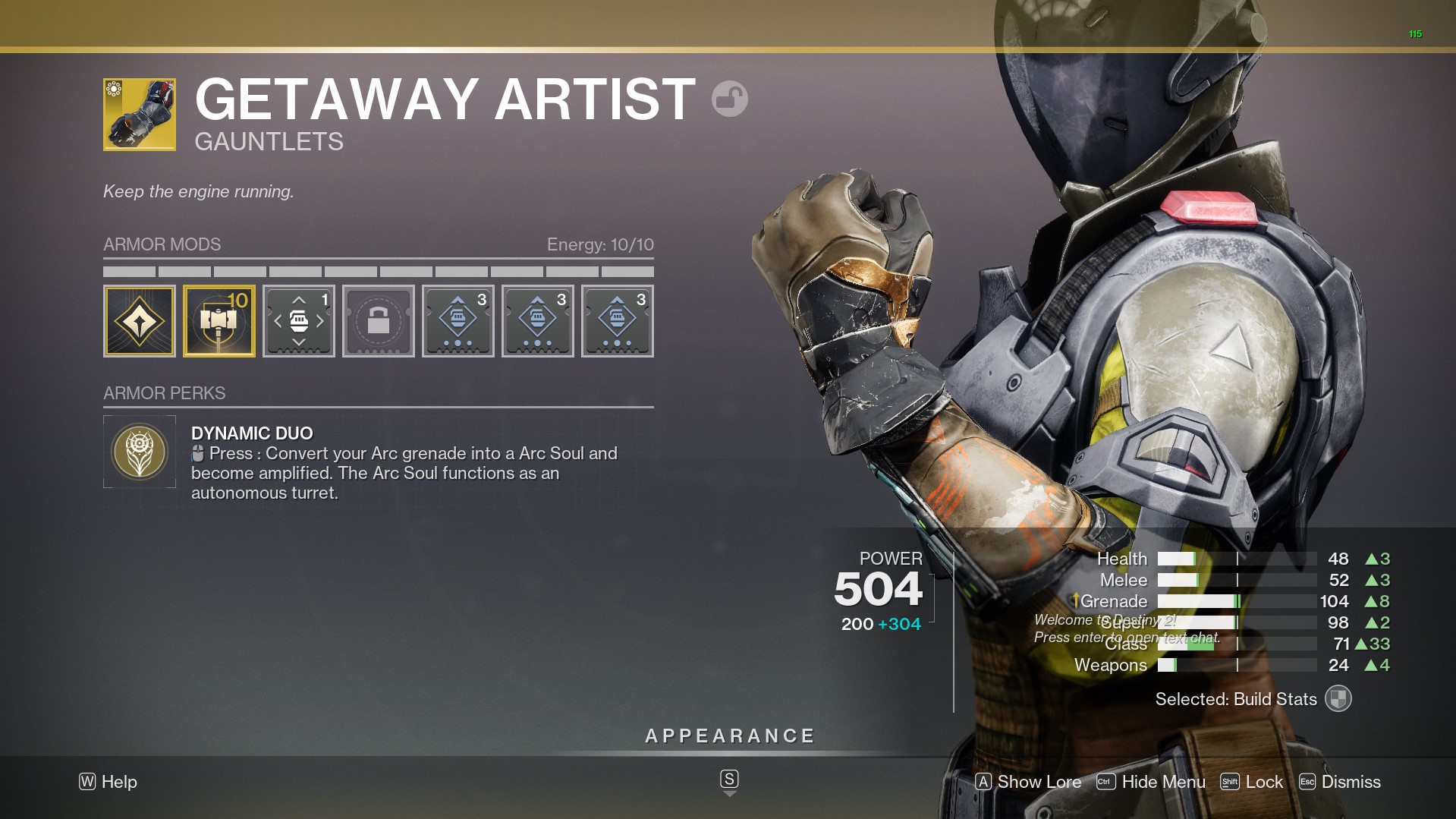Screen dimensions: 1456x819
Task: Select the energy level 10 upgrade slot
Action: coord(219,321)
